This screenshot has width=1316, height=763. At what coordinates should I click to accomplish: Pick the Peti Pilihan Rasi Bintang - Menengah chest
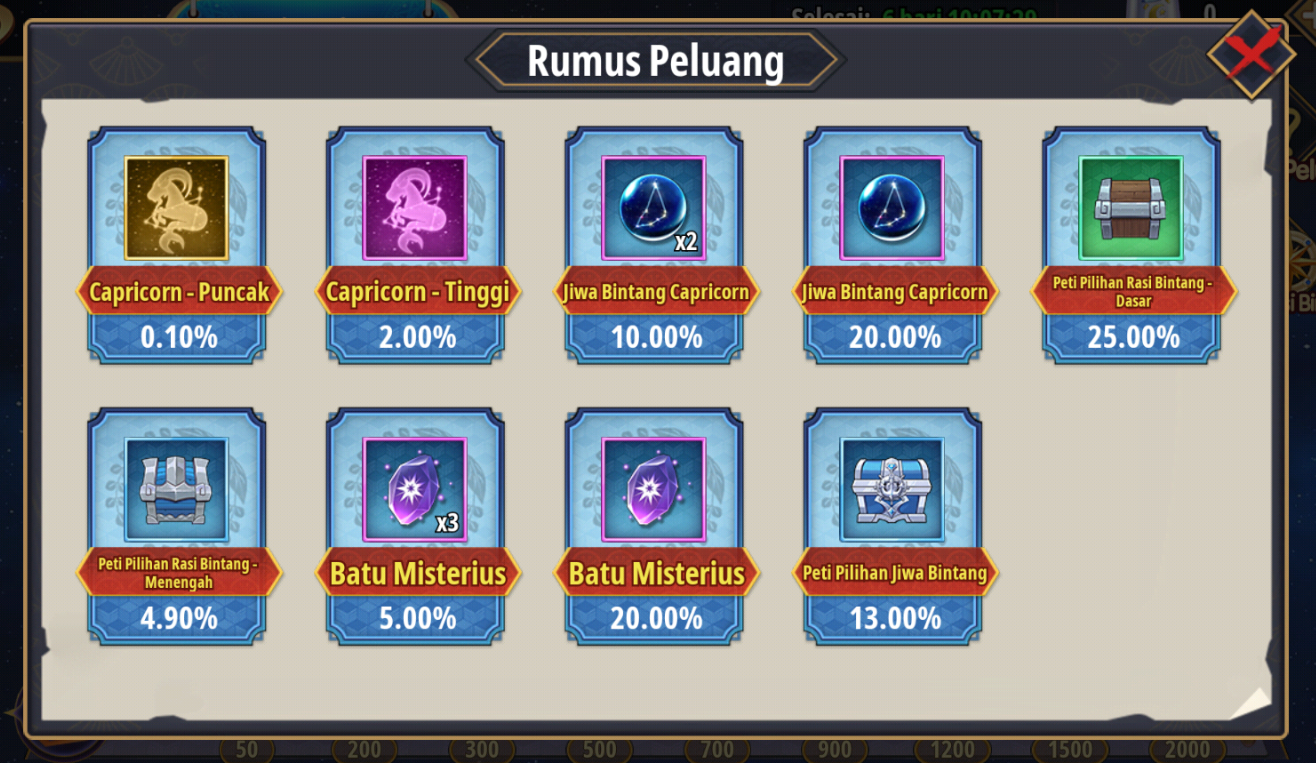177,490
